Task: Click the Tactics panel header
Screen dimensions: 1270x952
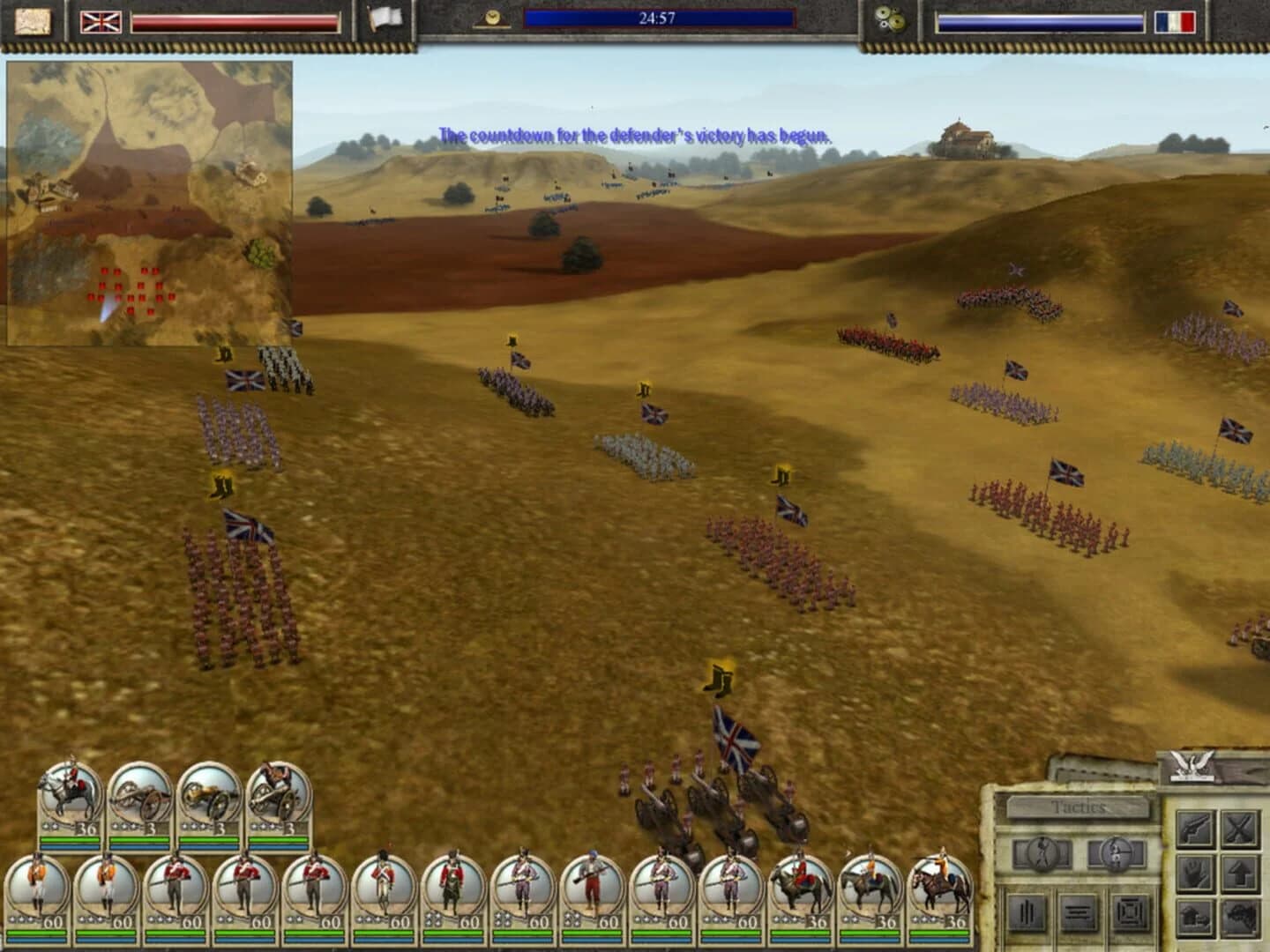Action: coord(1078,806)
